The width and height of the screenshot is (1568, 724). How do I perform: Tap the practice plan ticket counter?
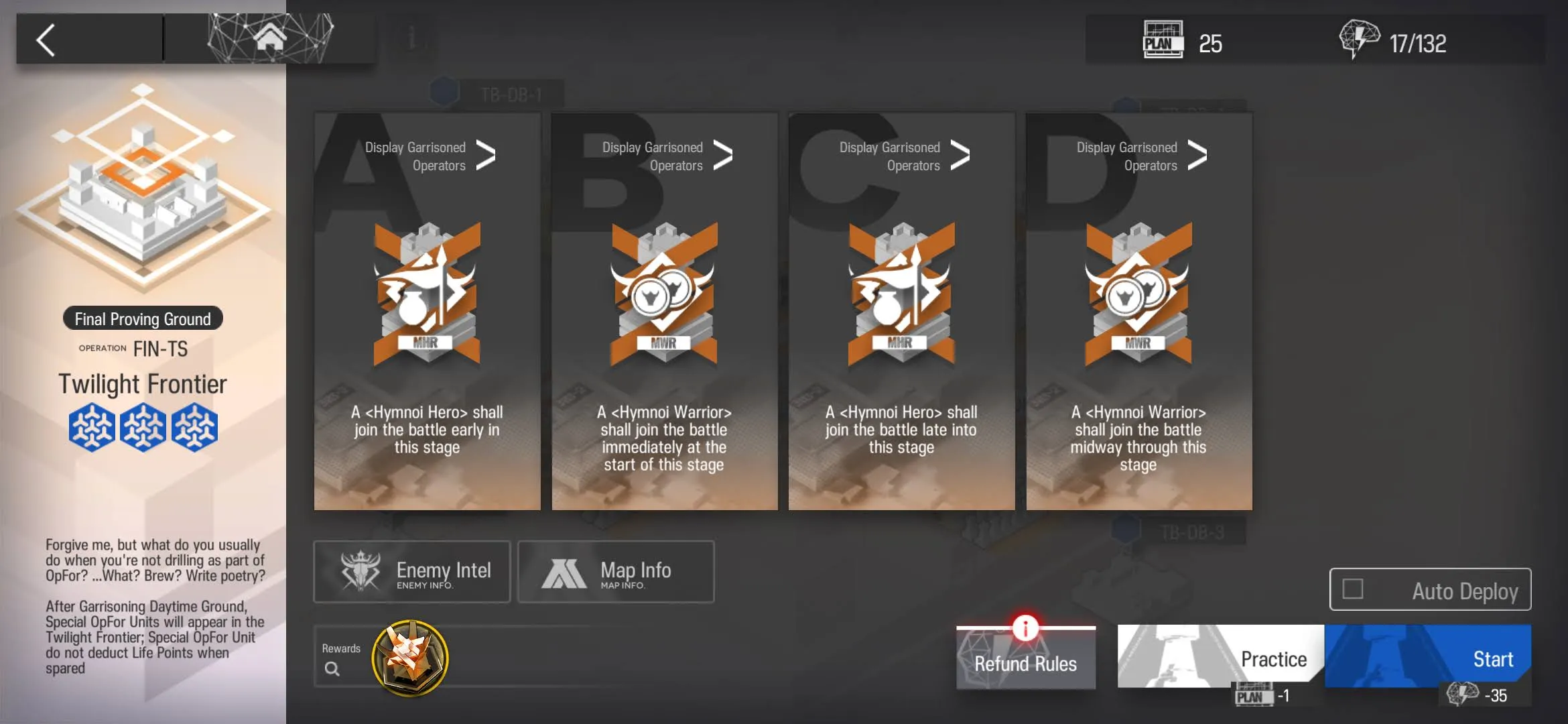point(1183,42)
